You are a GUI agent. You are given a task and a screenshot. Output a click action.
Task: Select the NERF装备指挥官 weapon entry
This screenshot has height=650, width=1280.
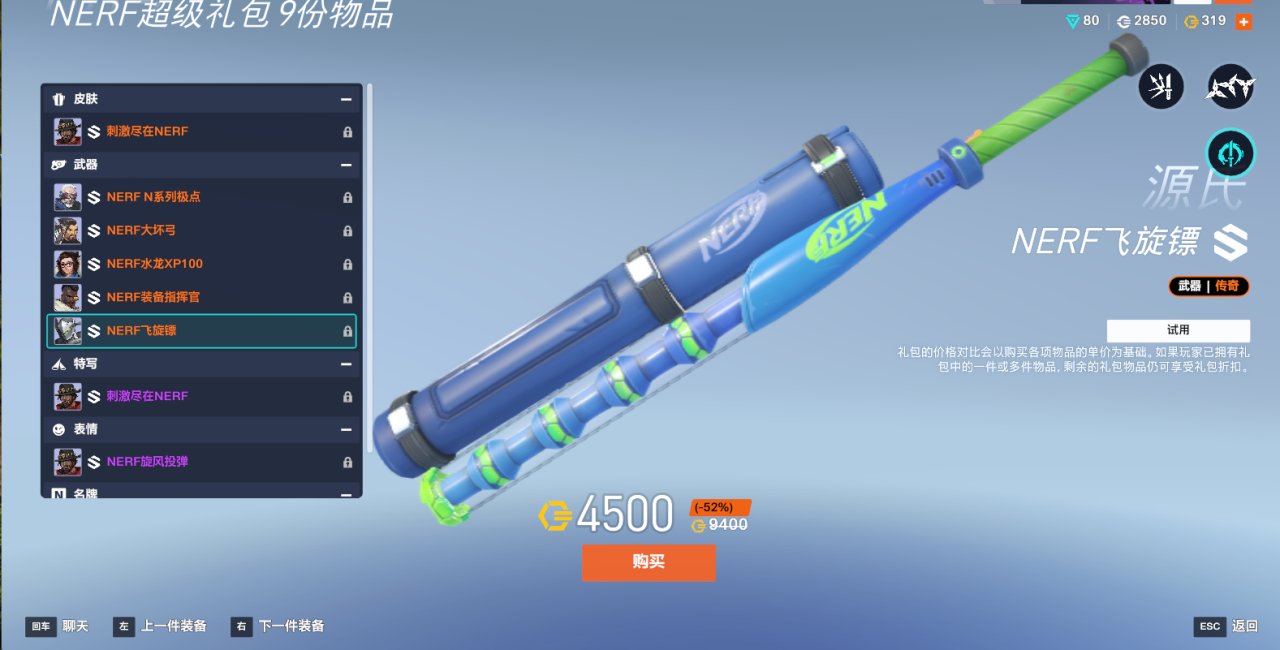pos(201,297)
